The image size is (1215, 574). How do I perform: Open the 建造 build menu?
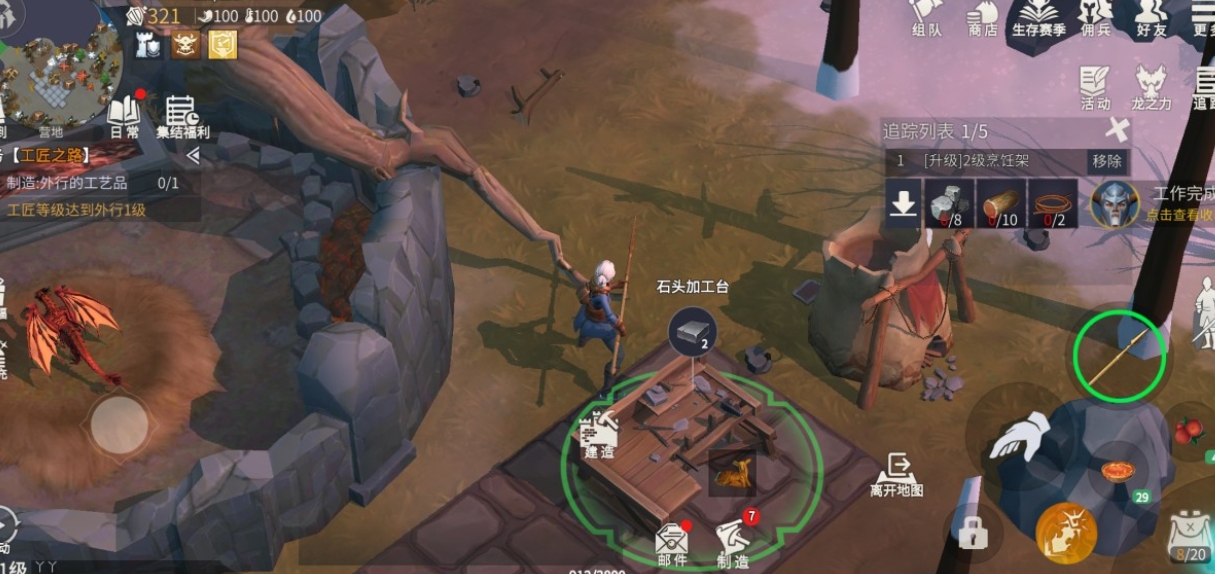(601, 437)
